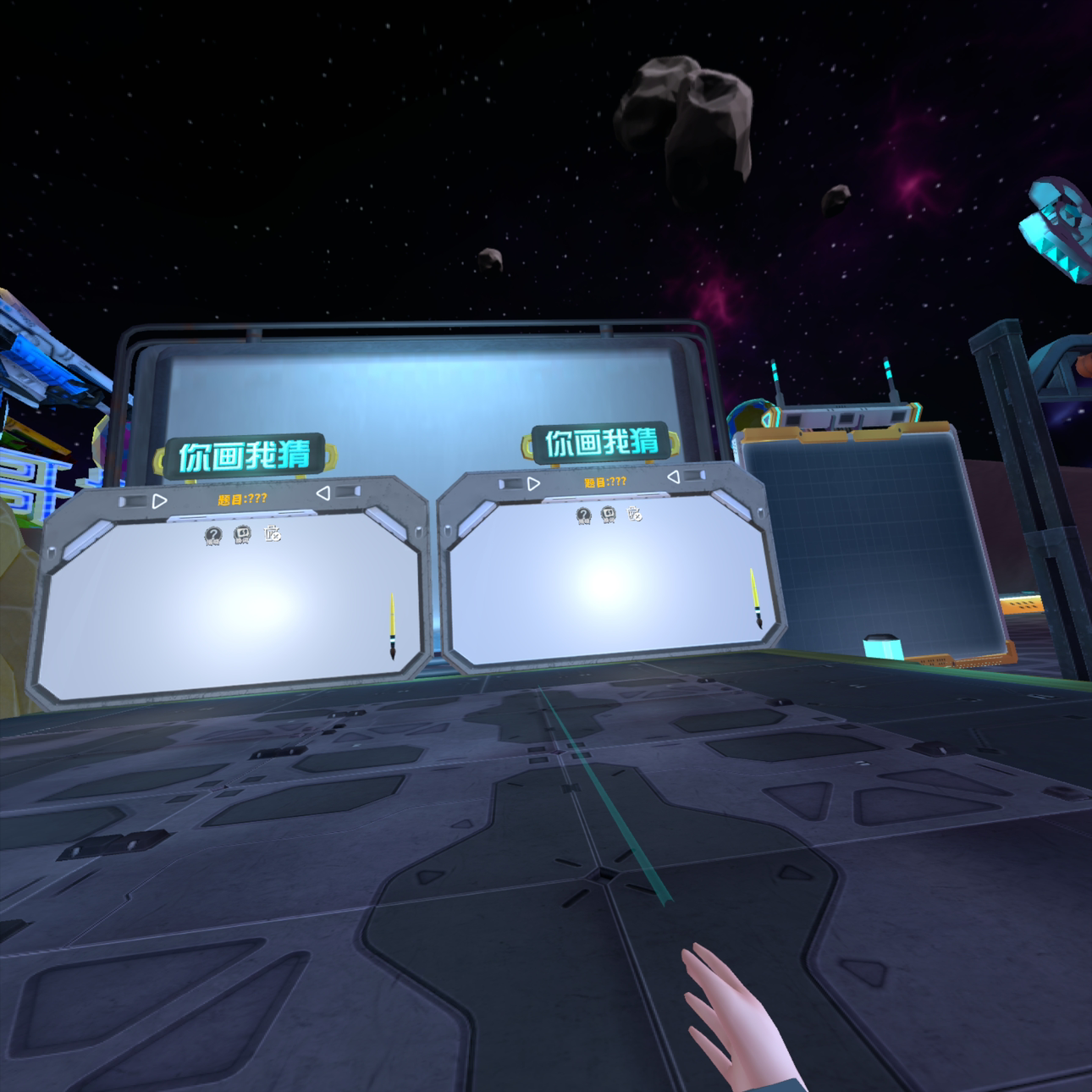Pick up the yellow pen on left board
The width and height of the screenshot is (1092, 1092).
pyautogui.click(x=392, y=626)
